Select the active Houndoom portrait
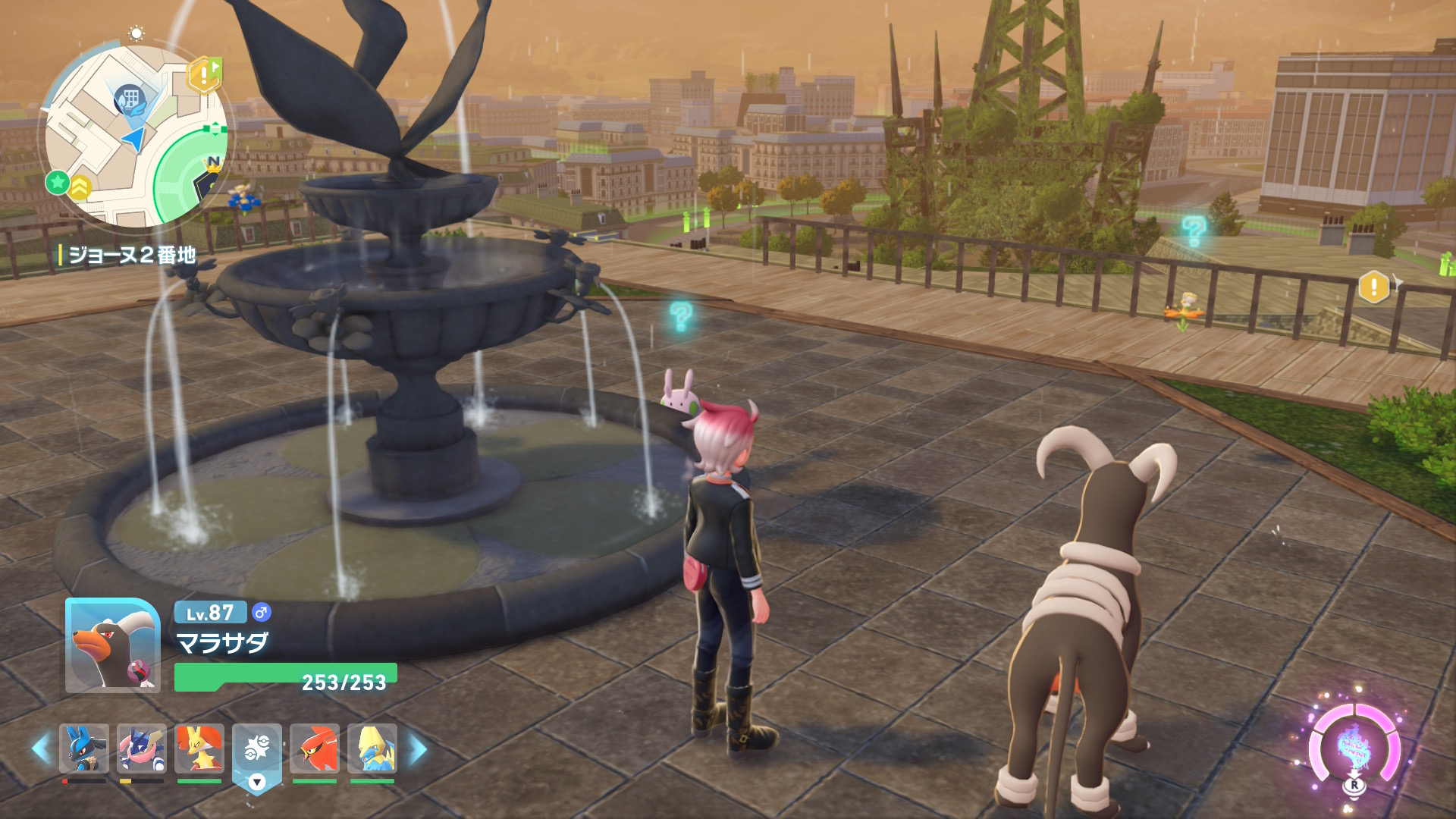Screen dimensions: 1456x819 click(112, 645)
